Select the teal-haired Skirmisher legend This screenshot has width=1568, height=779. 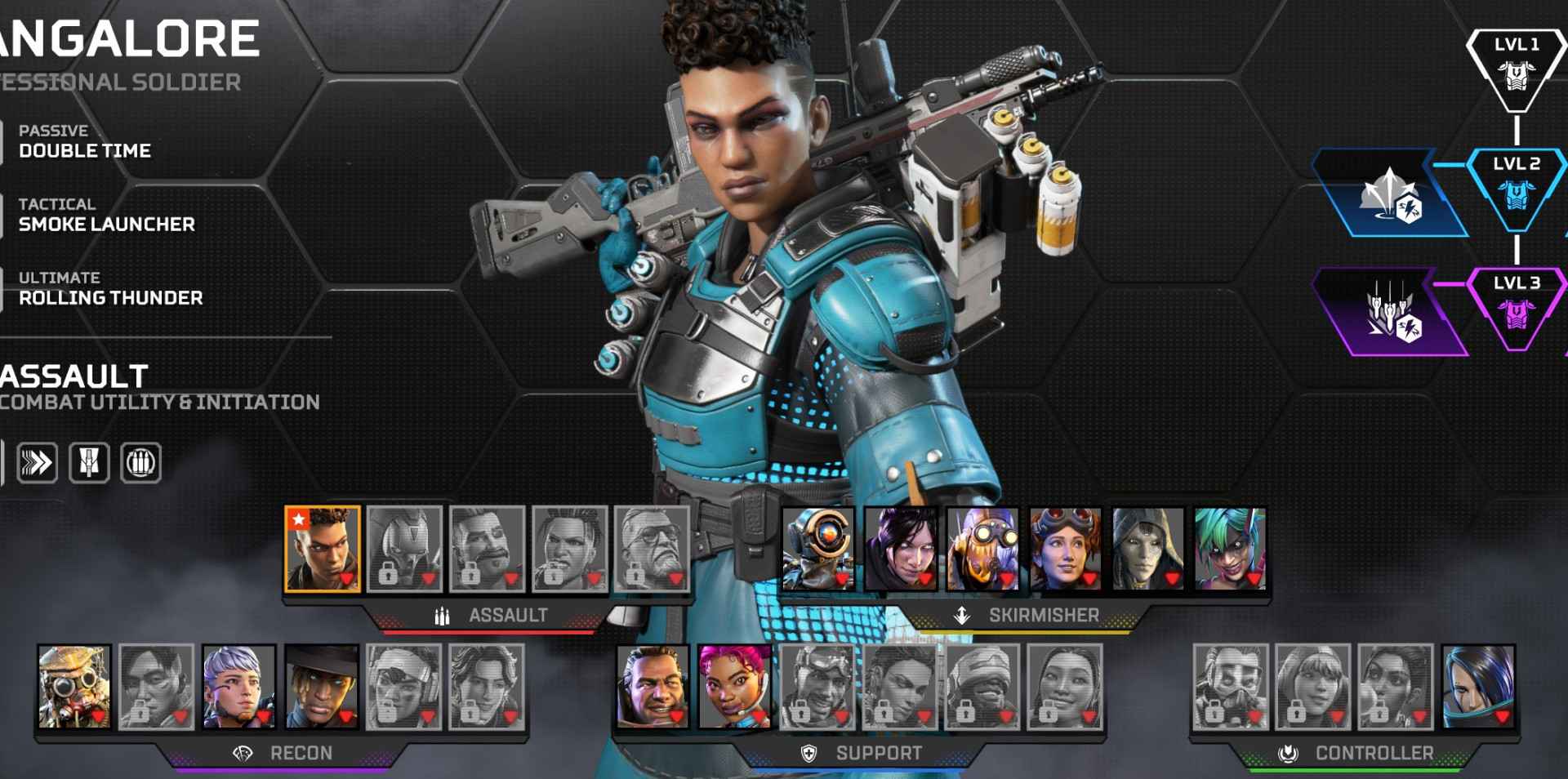point(1230,548)
